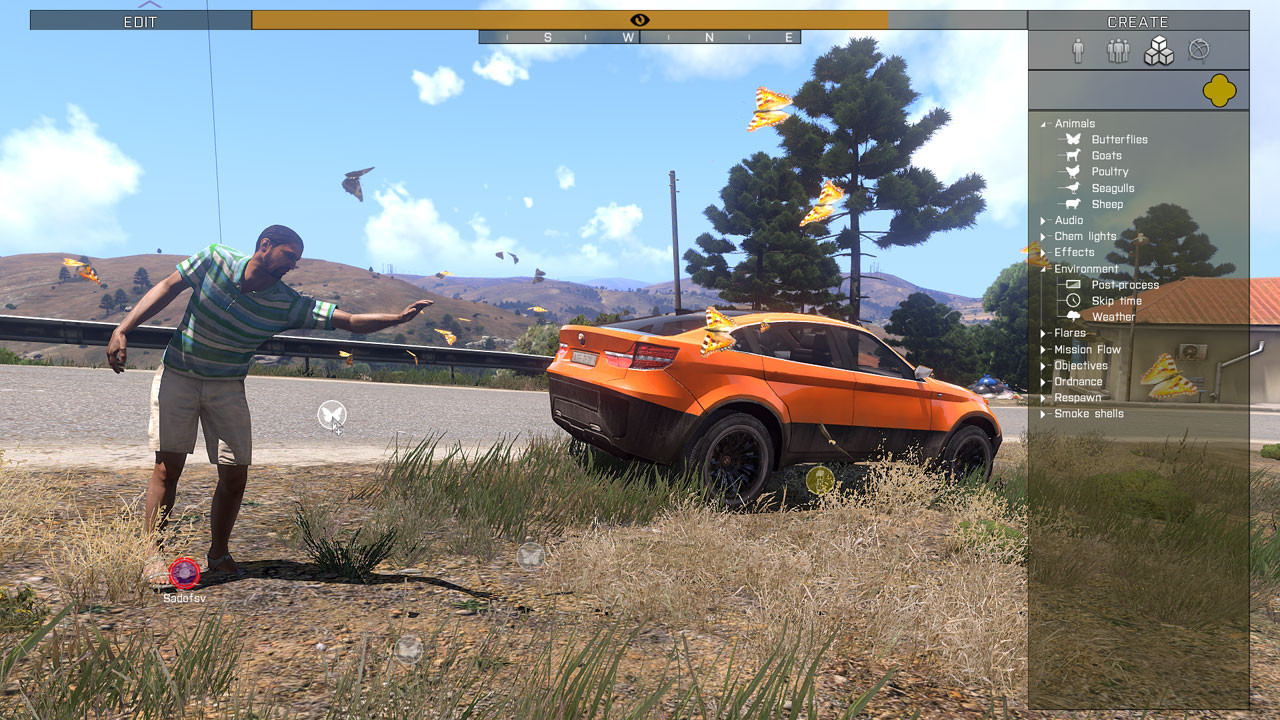
Task: Expand the Audio category
Action: [1068, 220]
